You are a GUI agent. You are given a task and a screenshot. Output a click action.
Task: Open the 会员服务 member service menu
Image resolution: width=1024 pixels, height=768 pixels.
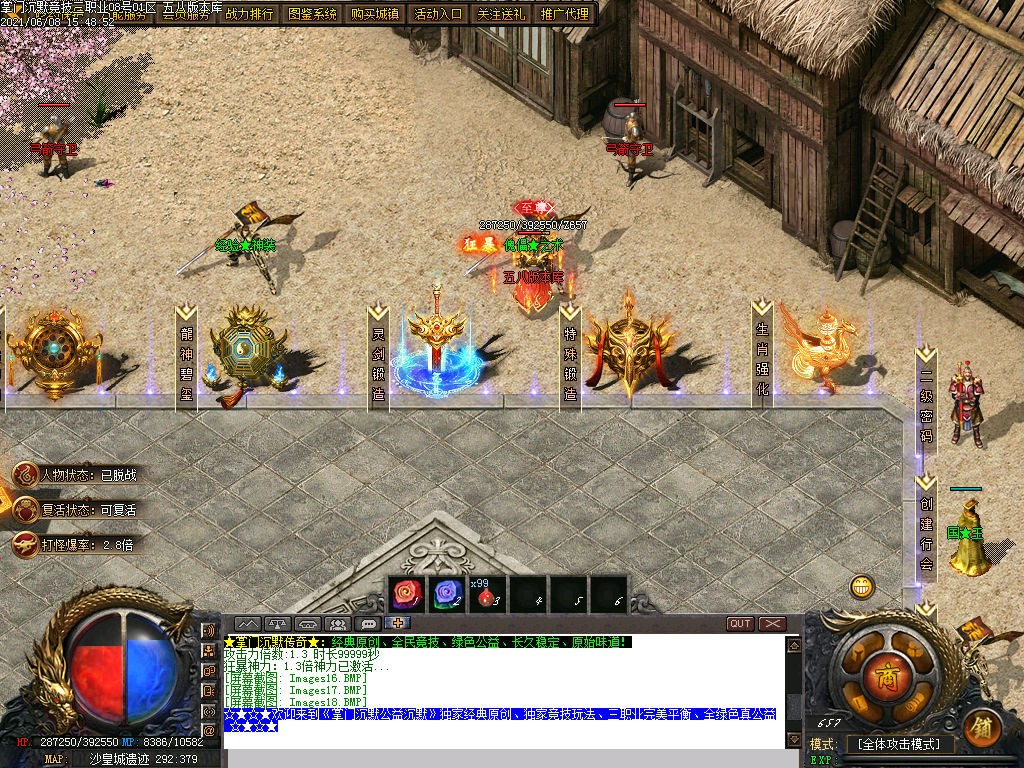[x=186, y=14]
